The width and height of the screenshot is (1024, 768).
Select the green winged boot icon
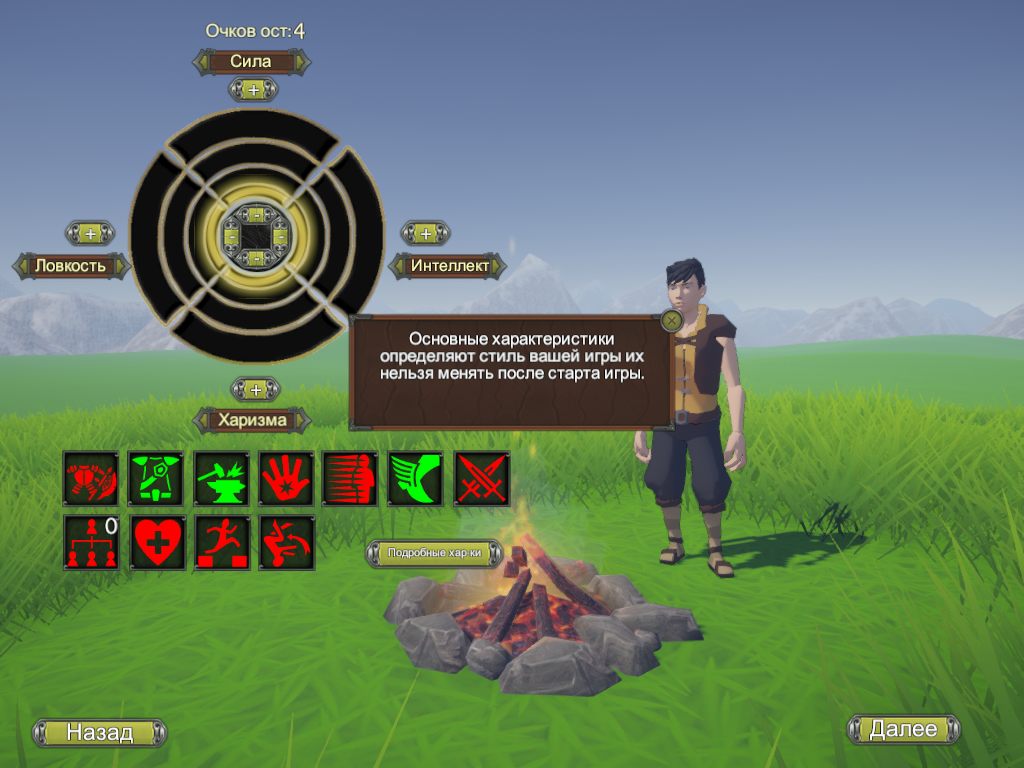click(416, 478)
